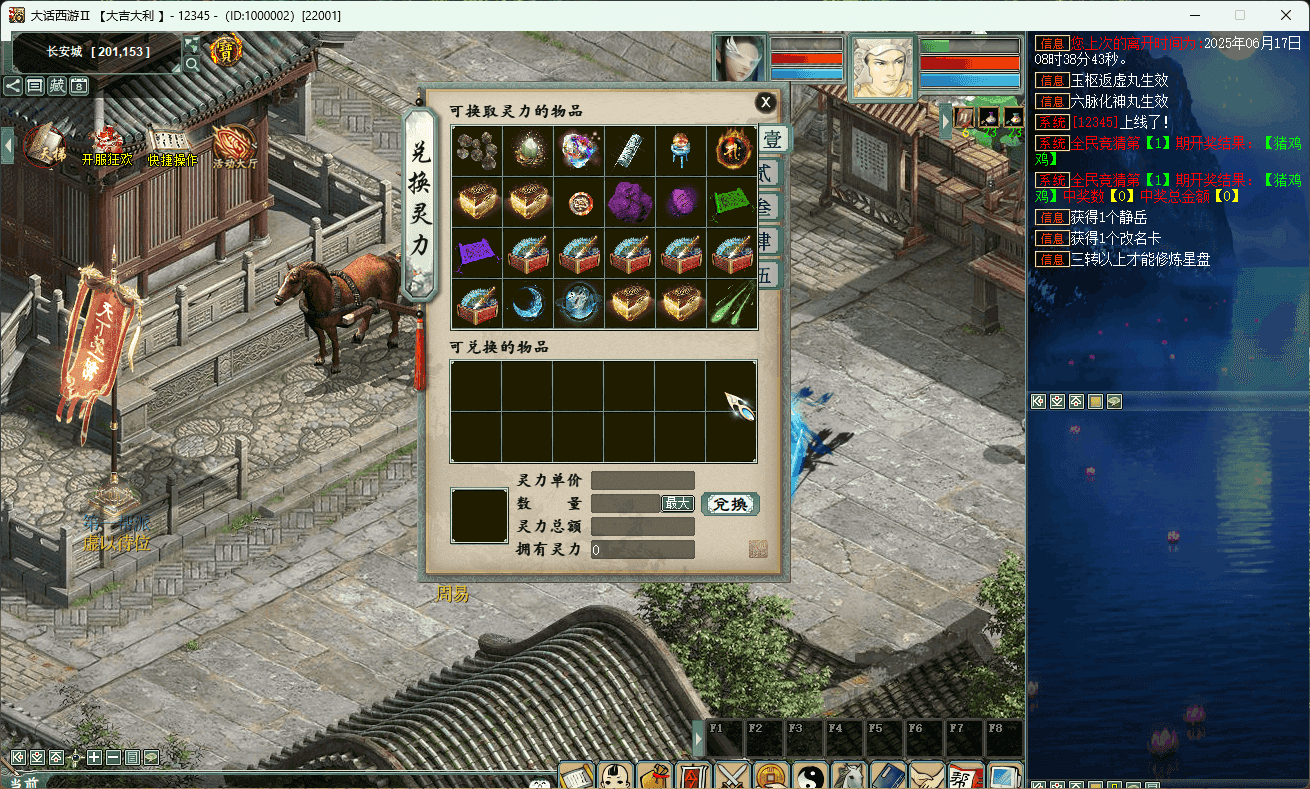Select the grey stone pile item
This screenshot has width=1310, height=789.
(477, 151)
